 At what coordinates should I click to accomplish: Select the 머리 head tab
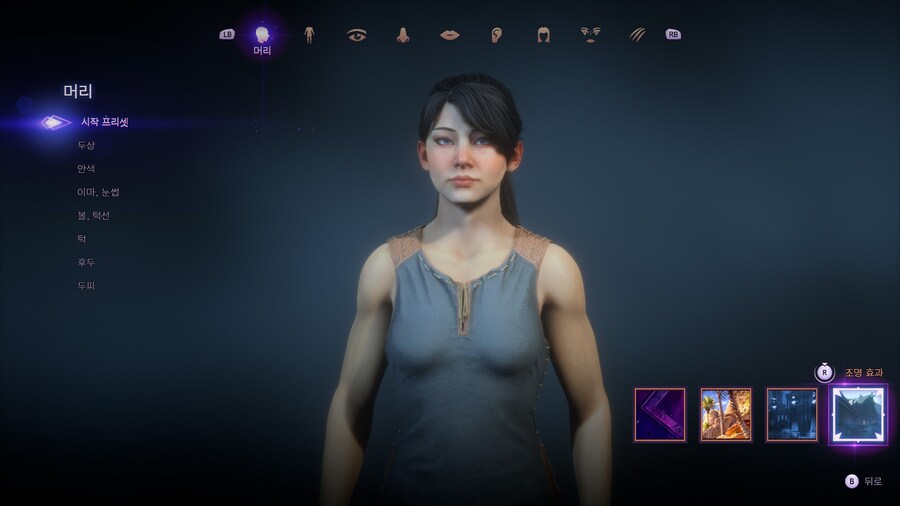point(262,35)
